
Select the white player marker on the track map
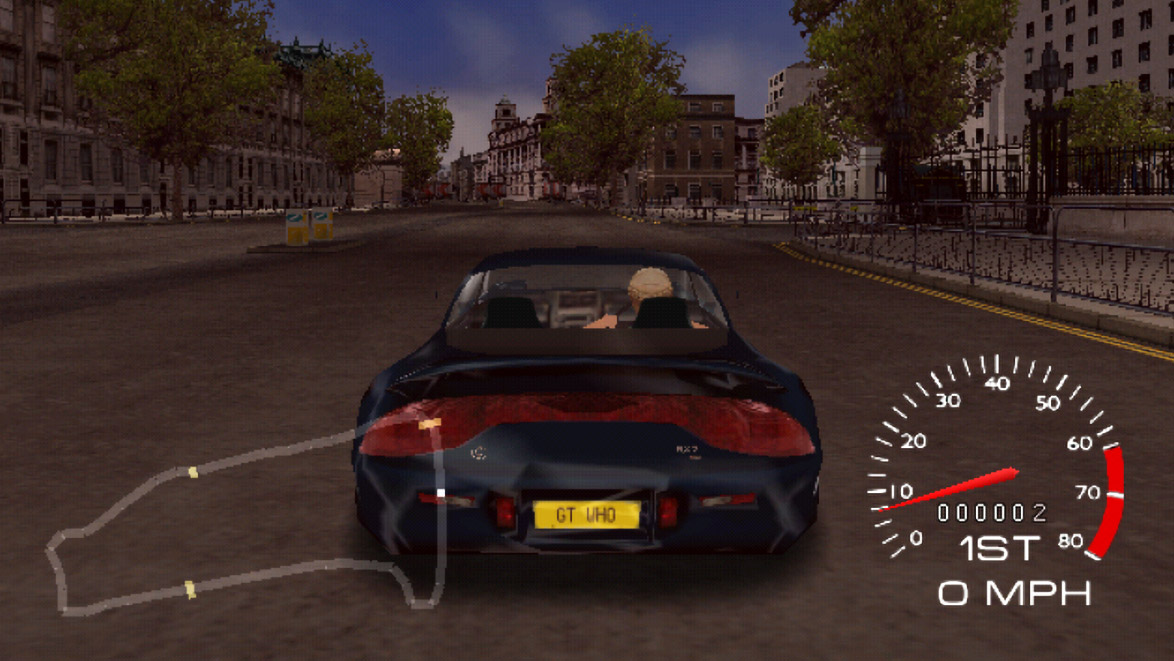coord(440,493)
